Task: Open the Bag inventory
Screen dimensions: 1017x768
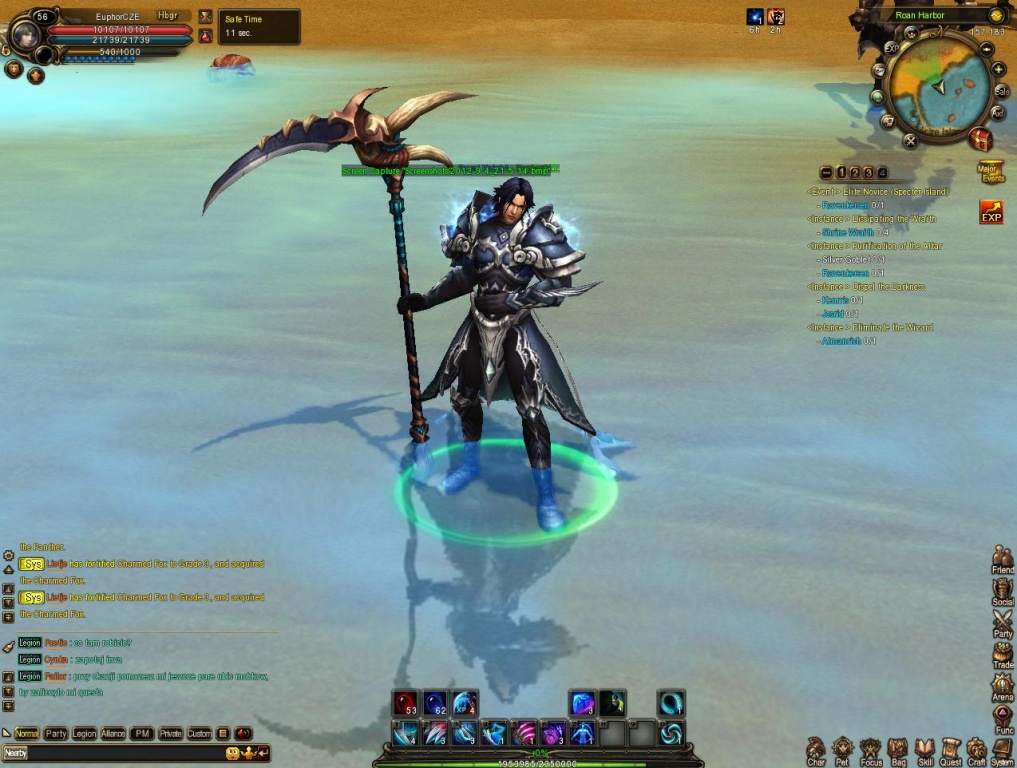Action: point(897,749)
